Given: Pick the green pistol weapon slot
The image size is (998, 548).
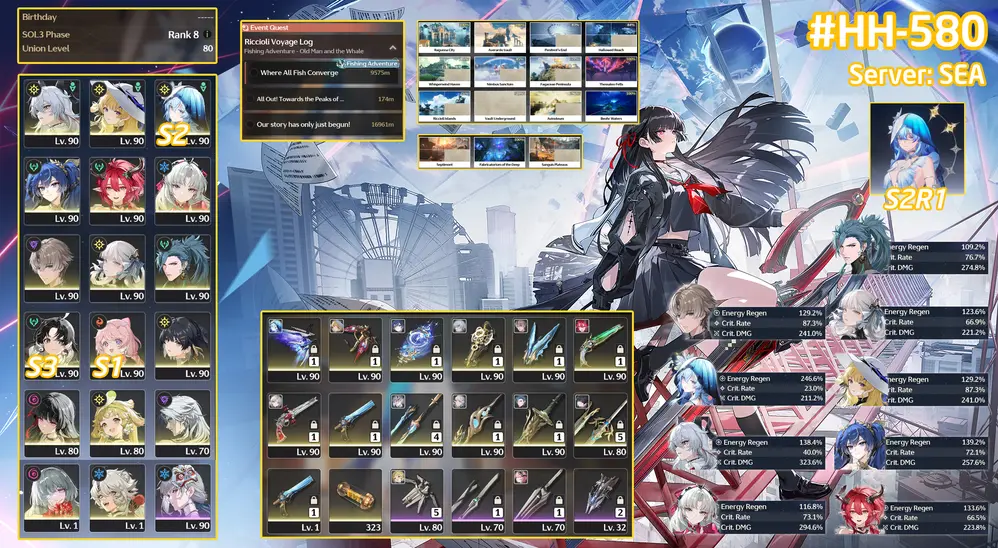Looking at the screenshot, I should tap(603, 347).
